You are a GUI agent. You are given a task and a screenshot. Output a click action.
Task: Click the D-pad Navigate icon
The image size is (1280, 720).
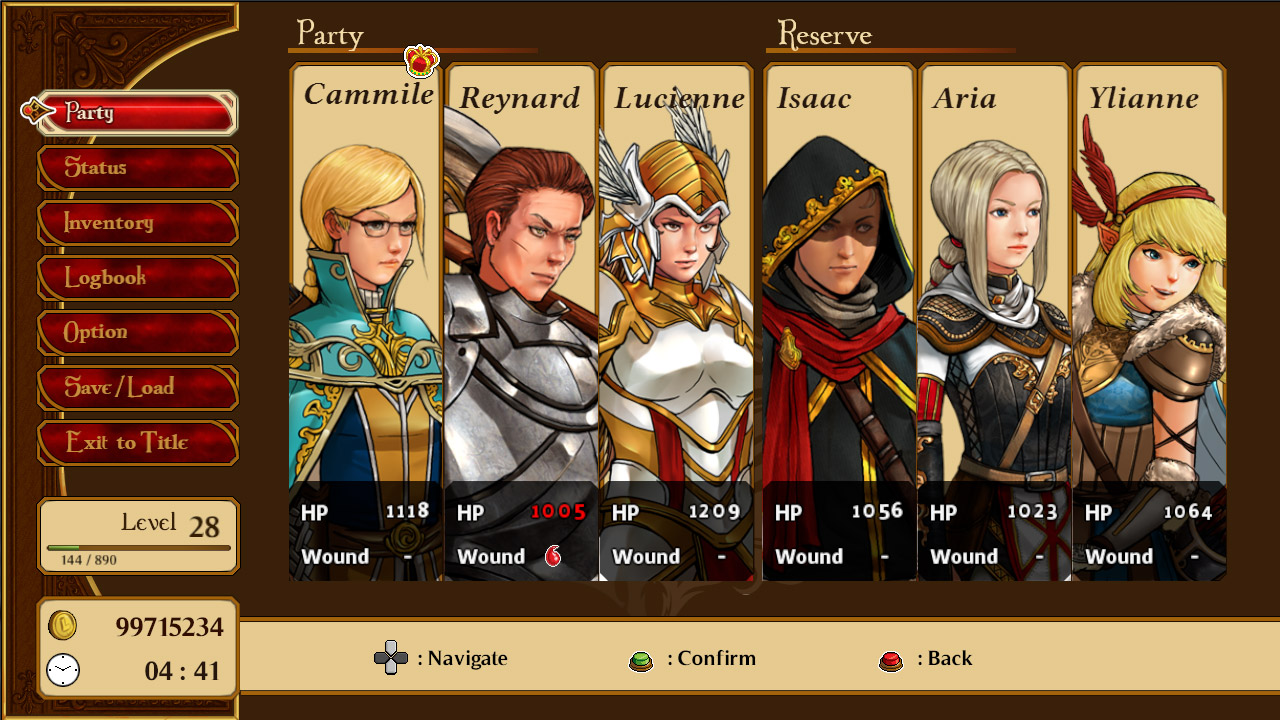coord(390,658)
